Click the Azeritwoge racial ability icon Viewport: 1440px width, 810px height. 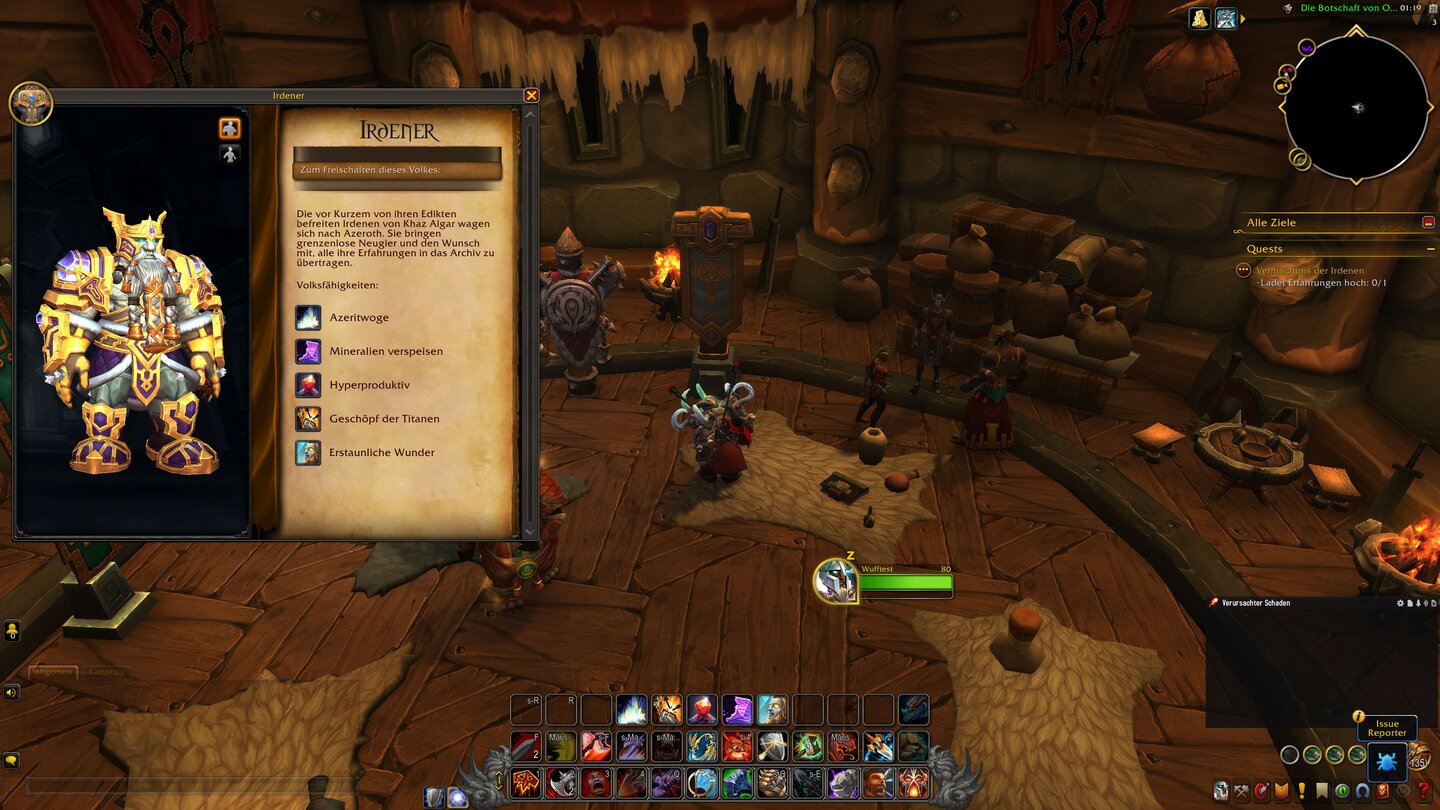307,317
